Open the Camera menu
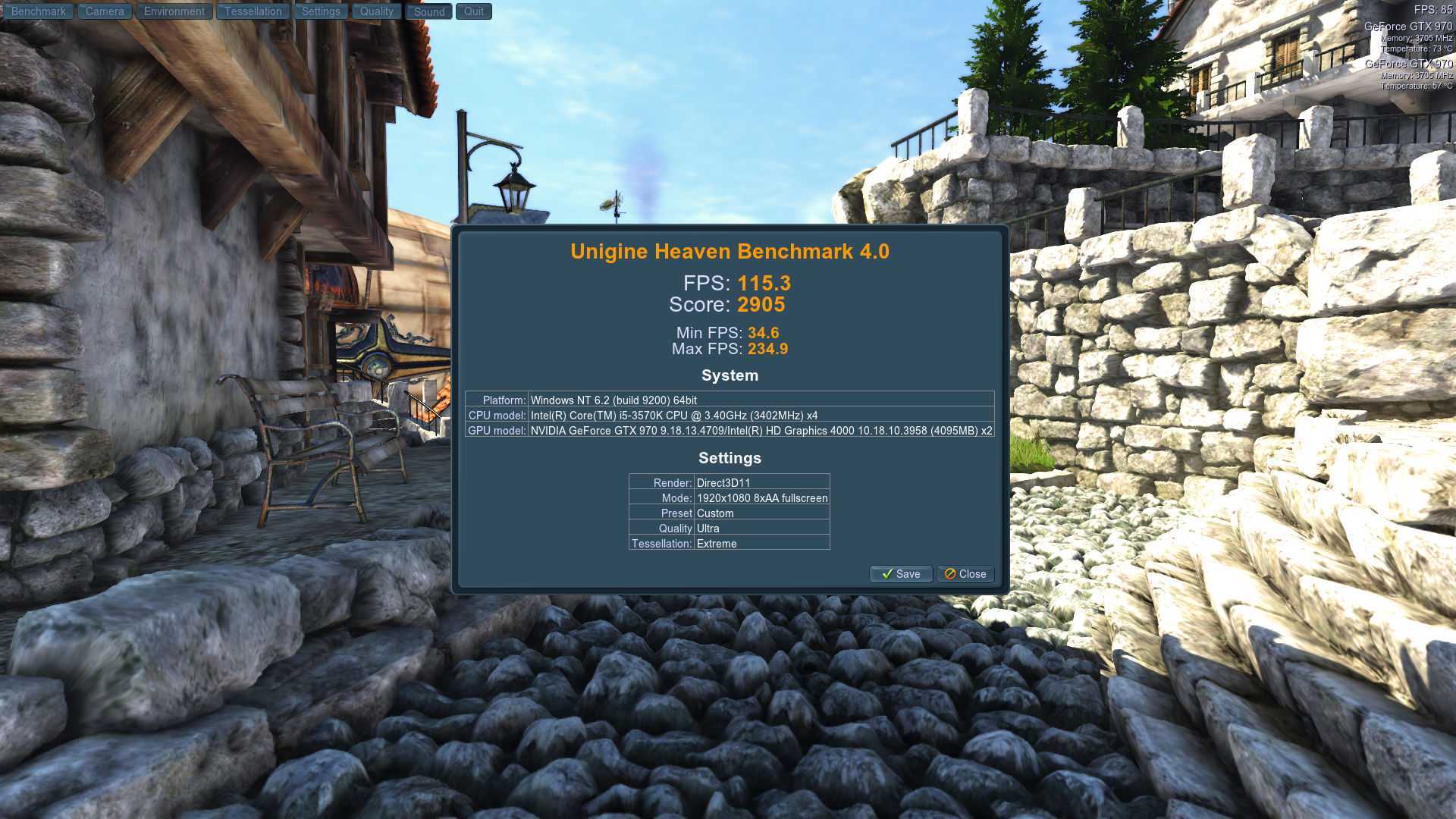The height and width of the screenshot is (819, 1456). pos(105,11)
